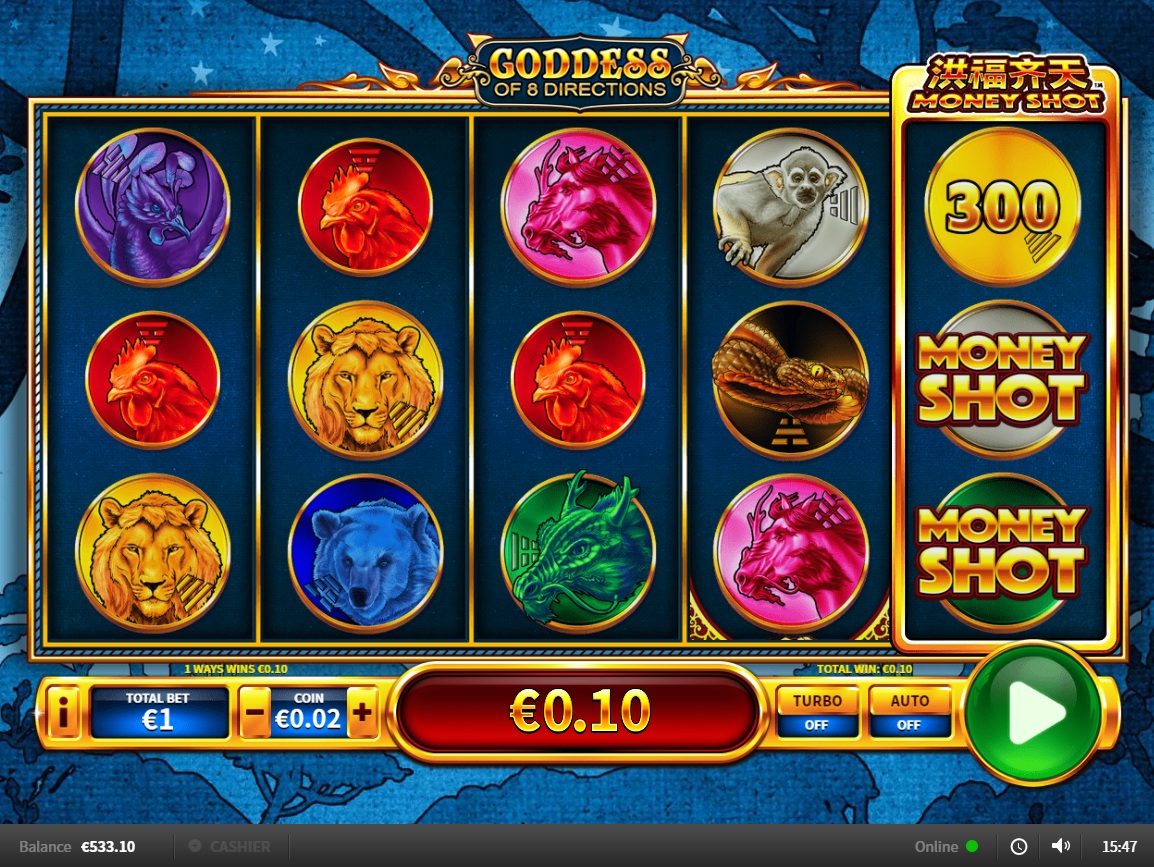Toggle Turbo mode on
The height and width of the screenshot is (867, 1154).
(x=817, y=712)
